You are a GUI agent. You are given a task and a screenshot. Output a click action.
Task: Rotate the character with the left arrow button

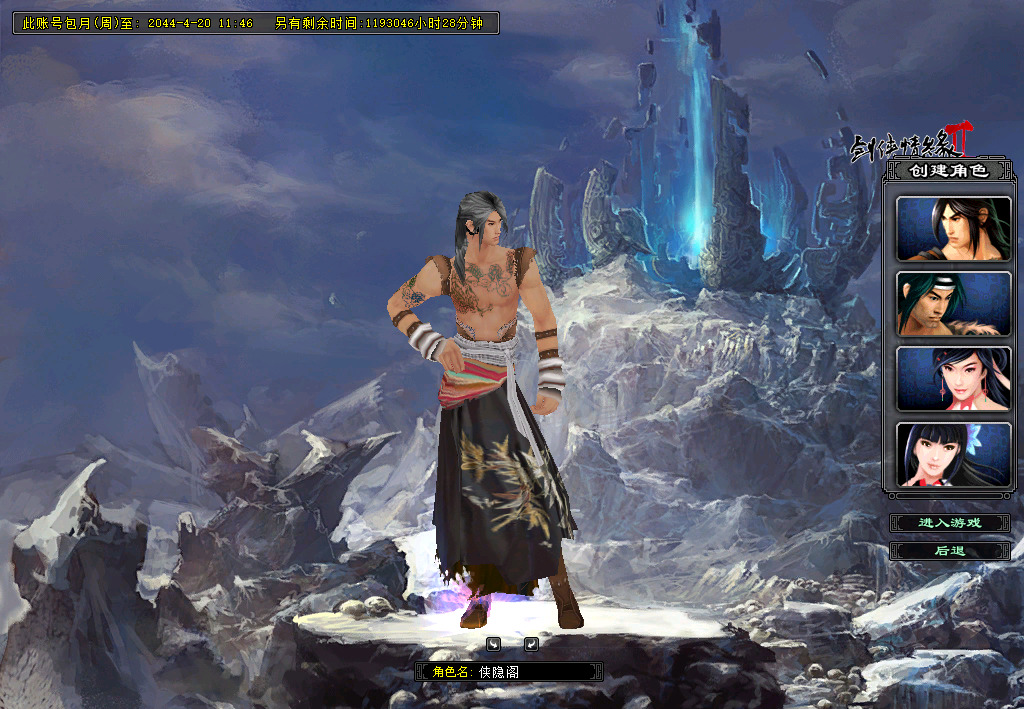[493, 643]
